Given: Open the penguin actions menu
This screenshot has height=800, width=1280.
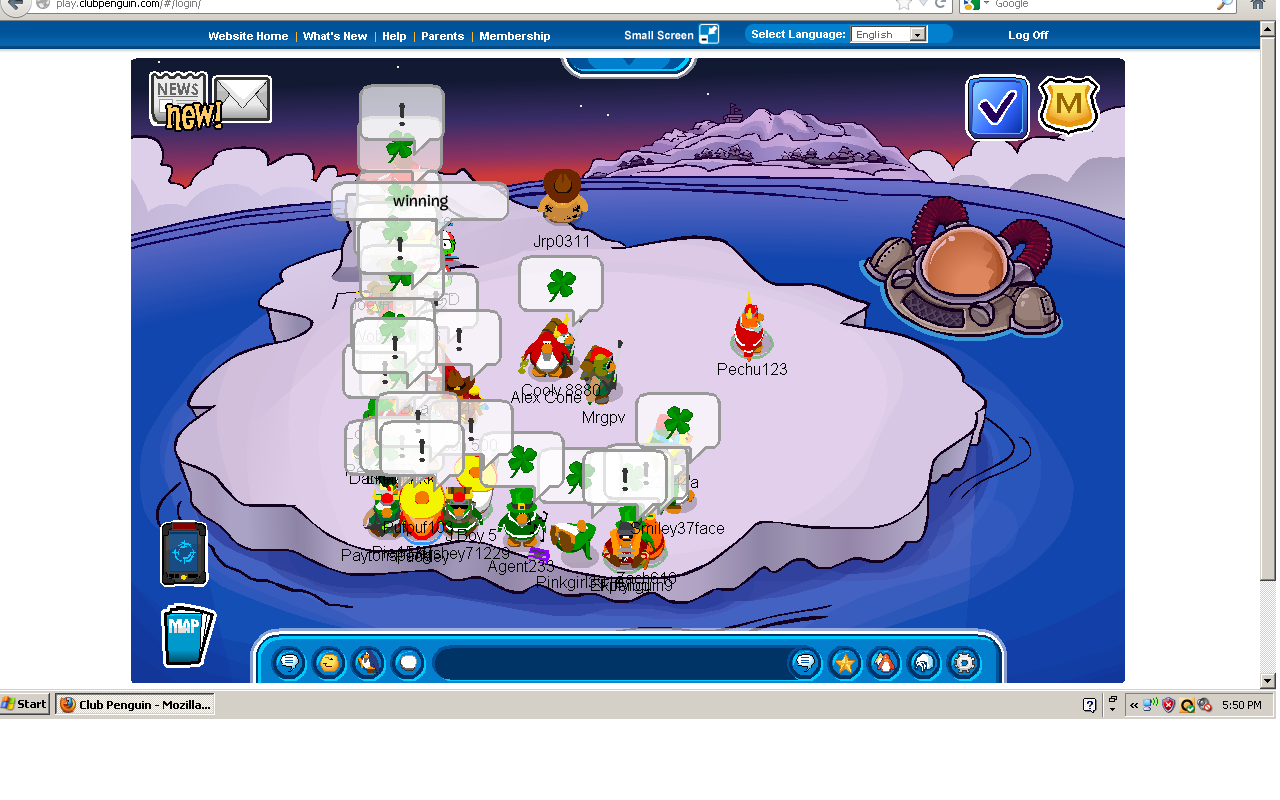Looking at the screenshot, I should 367,662.
